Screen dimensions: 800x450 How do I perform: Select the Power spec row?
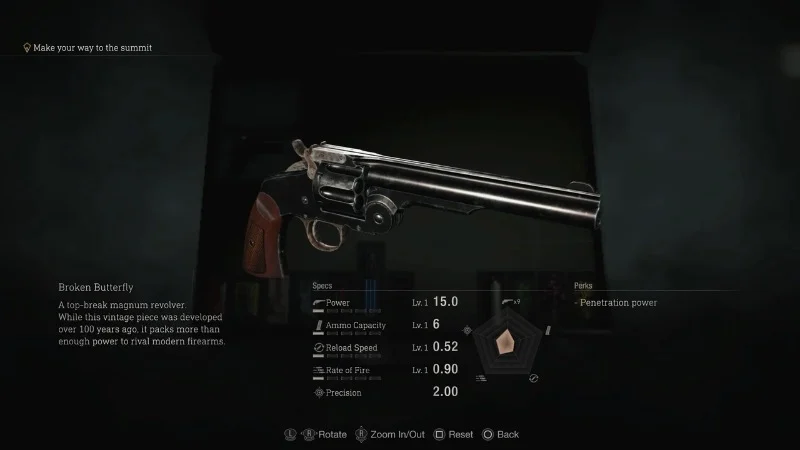[x=385, y=302]
